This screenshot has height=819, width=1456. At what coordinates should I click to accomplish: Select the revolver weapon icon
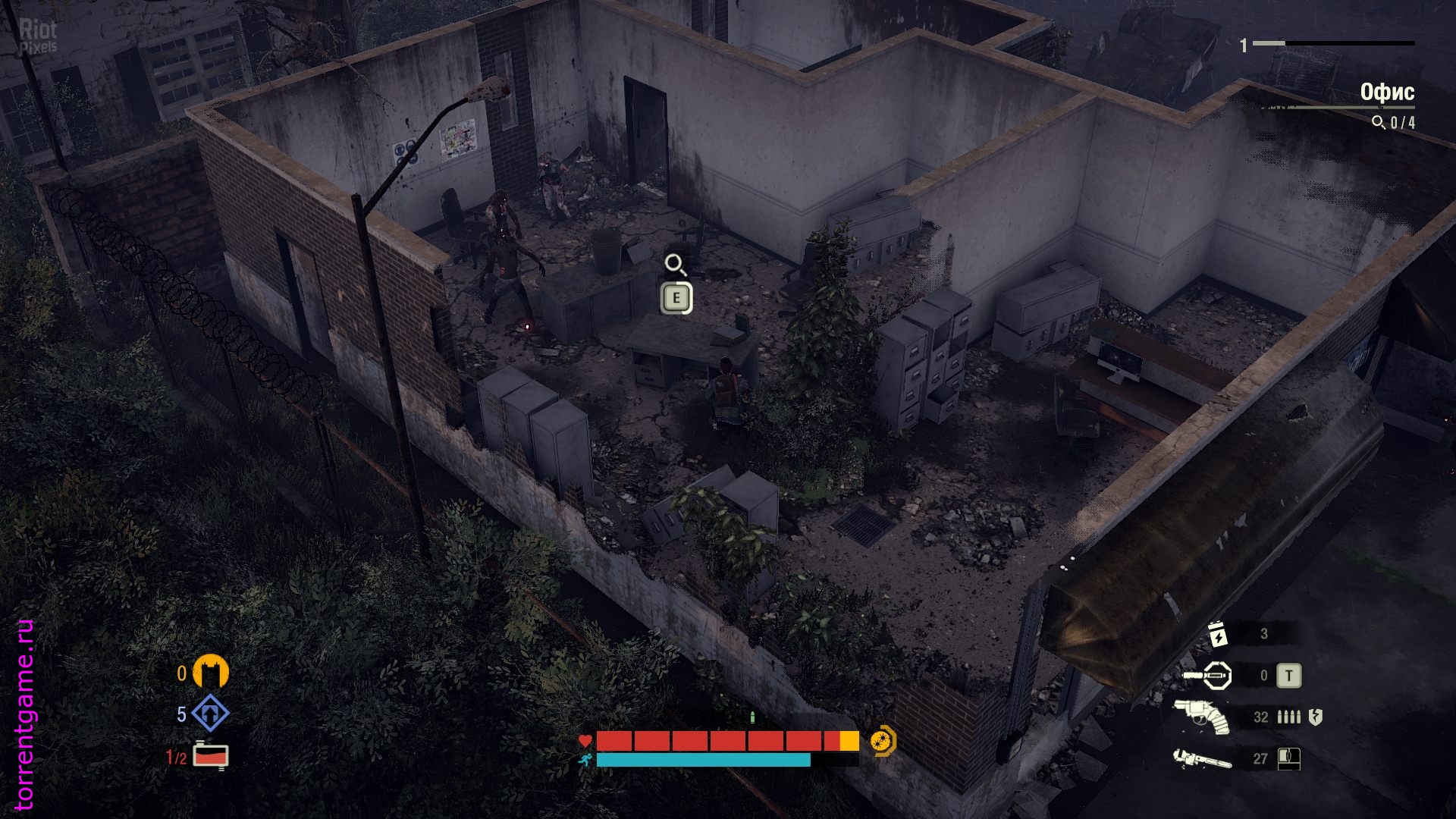(1202, 716)
